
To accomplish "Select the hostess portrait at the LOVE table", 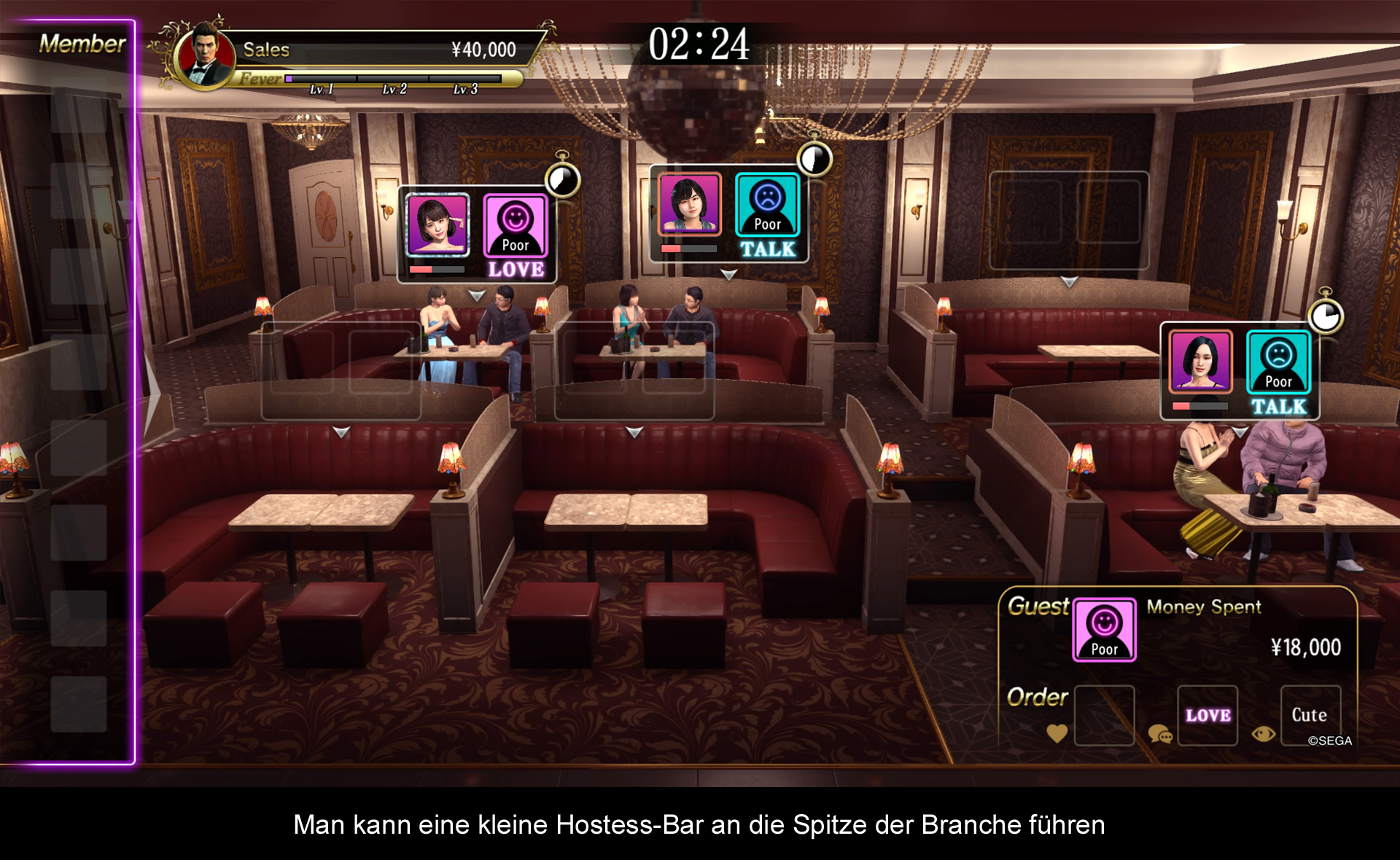I will pos(437,224).
